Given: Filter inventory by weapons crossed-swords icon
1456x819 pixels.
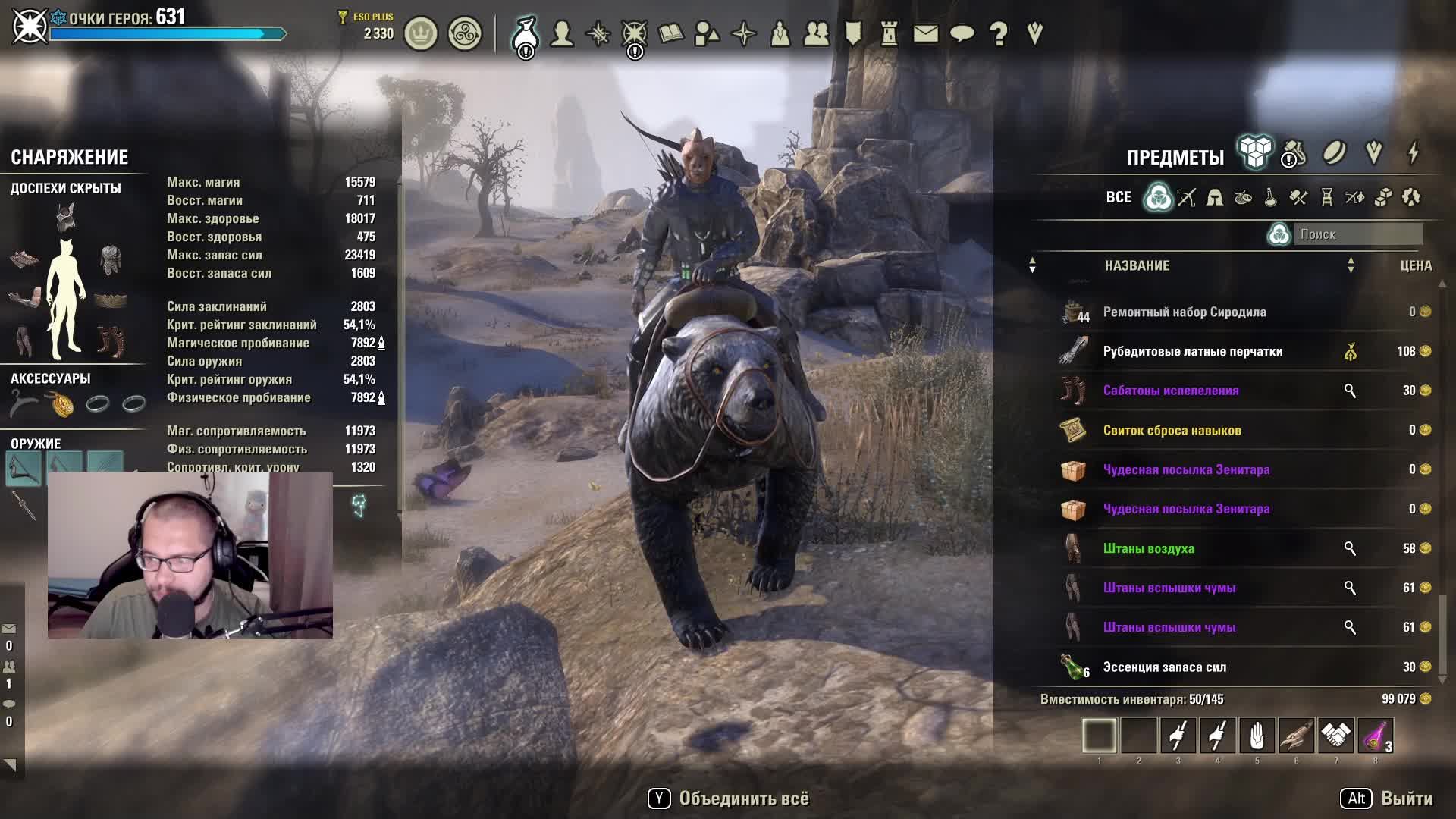Looking at the screenshot, I should (1187, 198).
